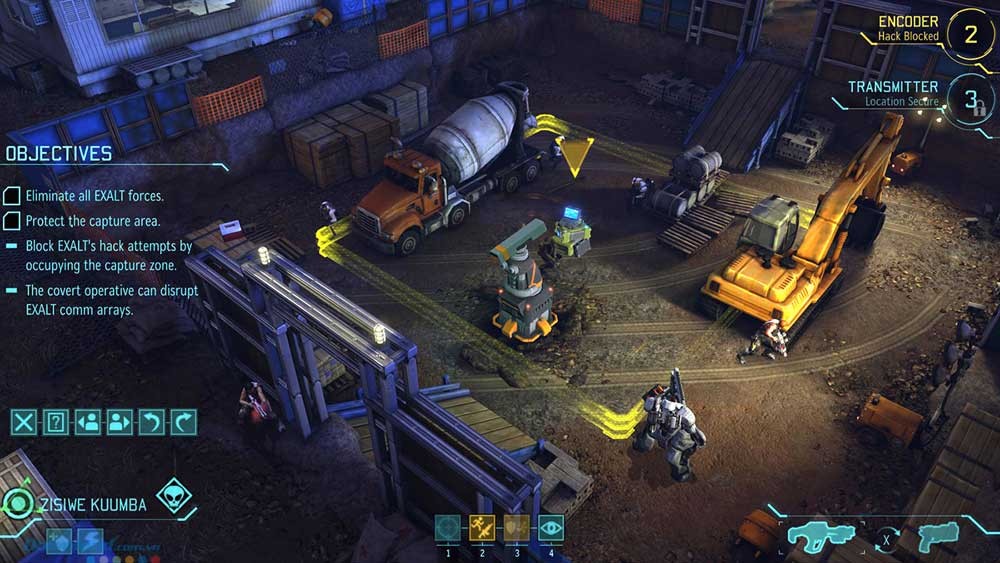
Task: Select the primary rifle weapon
Action: pyautogui.click(x=820, y=536)
